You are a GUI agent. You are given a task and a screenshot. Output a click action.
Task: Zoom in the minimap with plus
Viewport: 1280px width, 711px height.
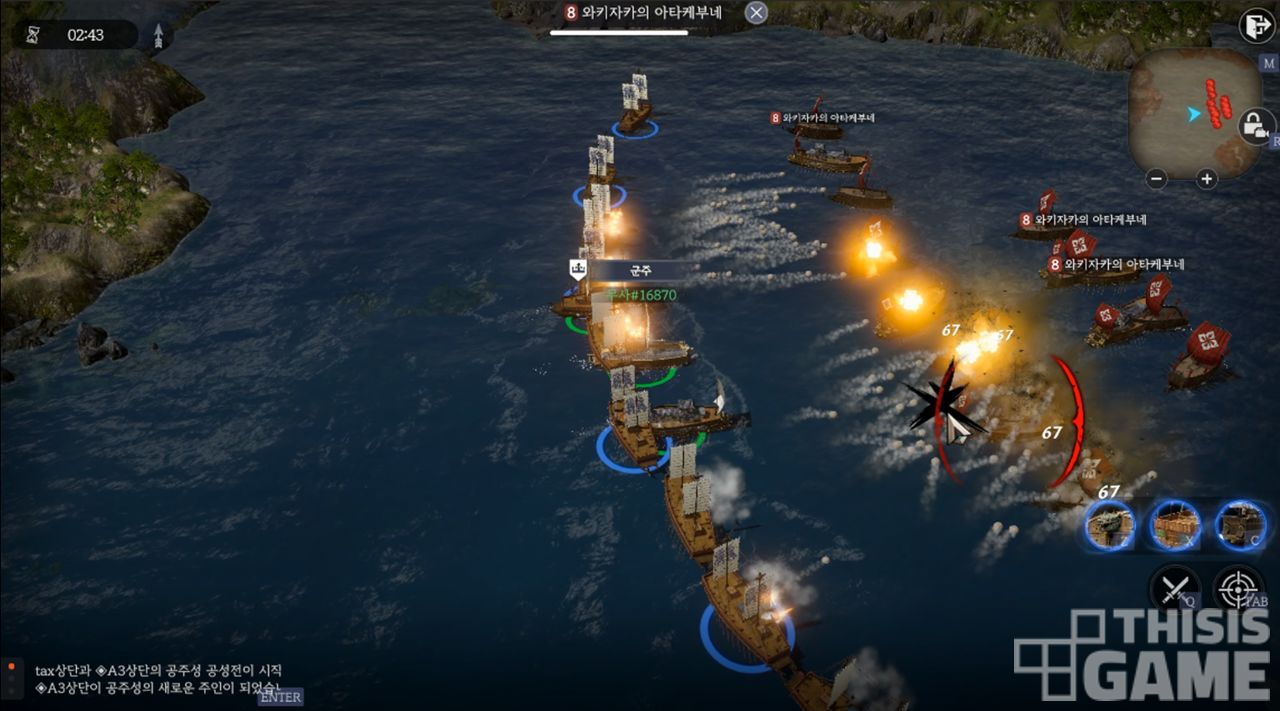pyautogui.click(x=1207, y=180)
